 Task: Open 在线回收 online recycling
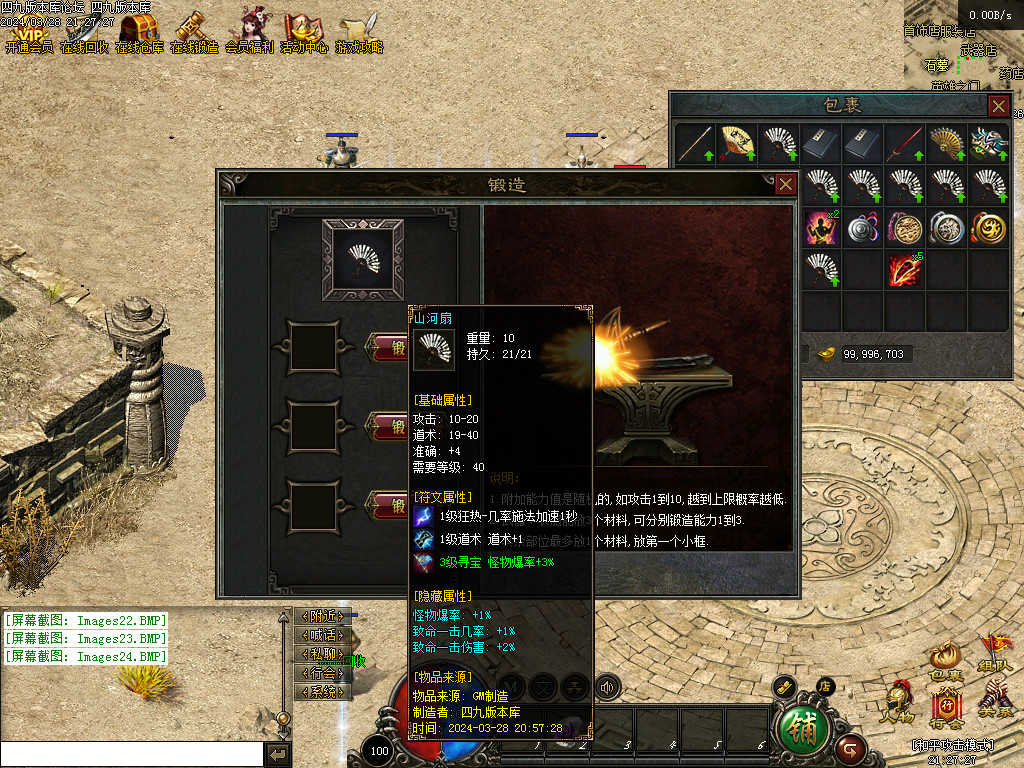point(83,30)
